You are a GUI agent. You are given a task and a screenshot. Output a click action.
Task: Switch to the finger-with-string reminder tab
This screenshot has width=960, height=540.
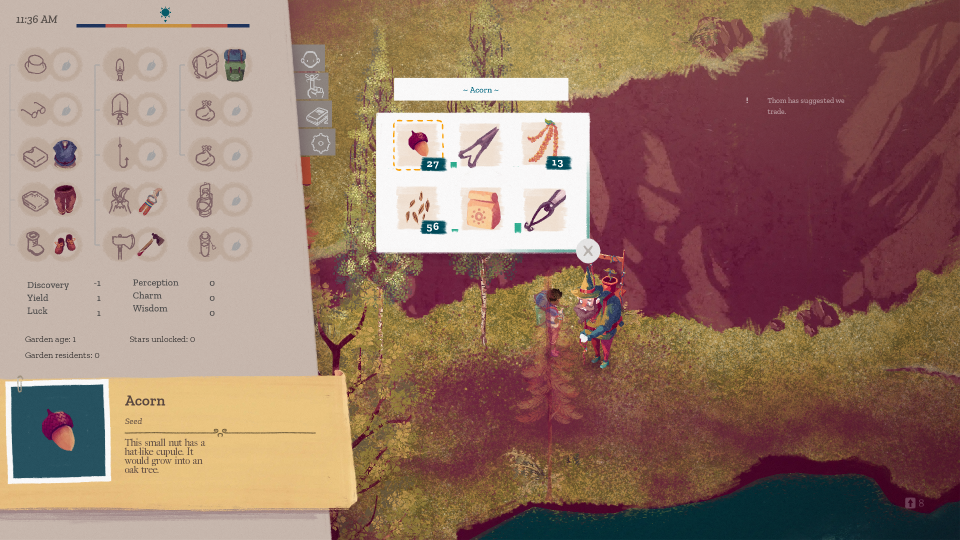pos(314,86)
